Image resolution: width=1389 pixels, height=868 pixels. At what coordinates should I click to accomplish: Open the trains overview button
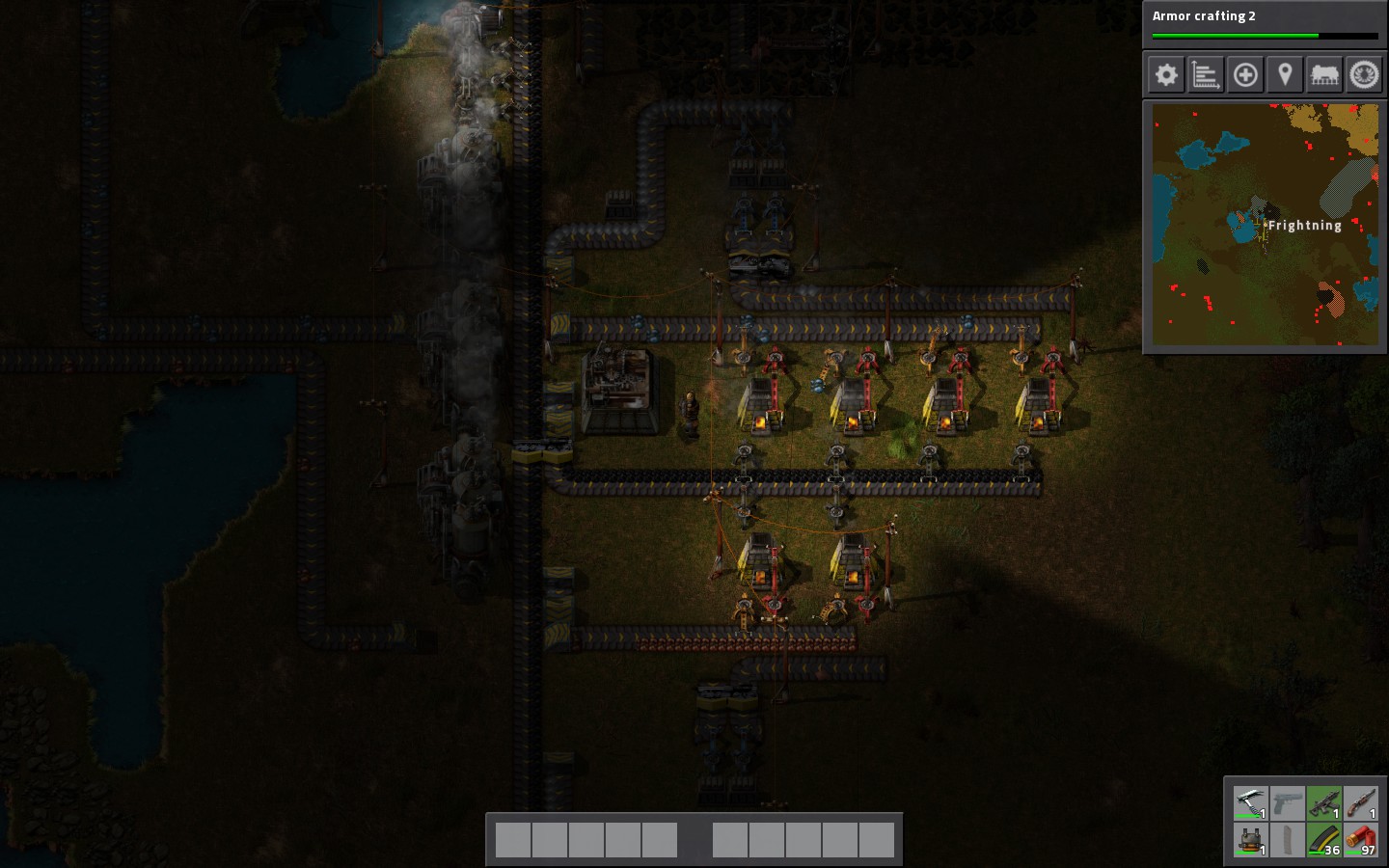[1324, 74]
